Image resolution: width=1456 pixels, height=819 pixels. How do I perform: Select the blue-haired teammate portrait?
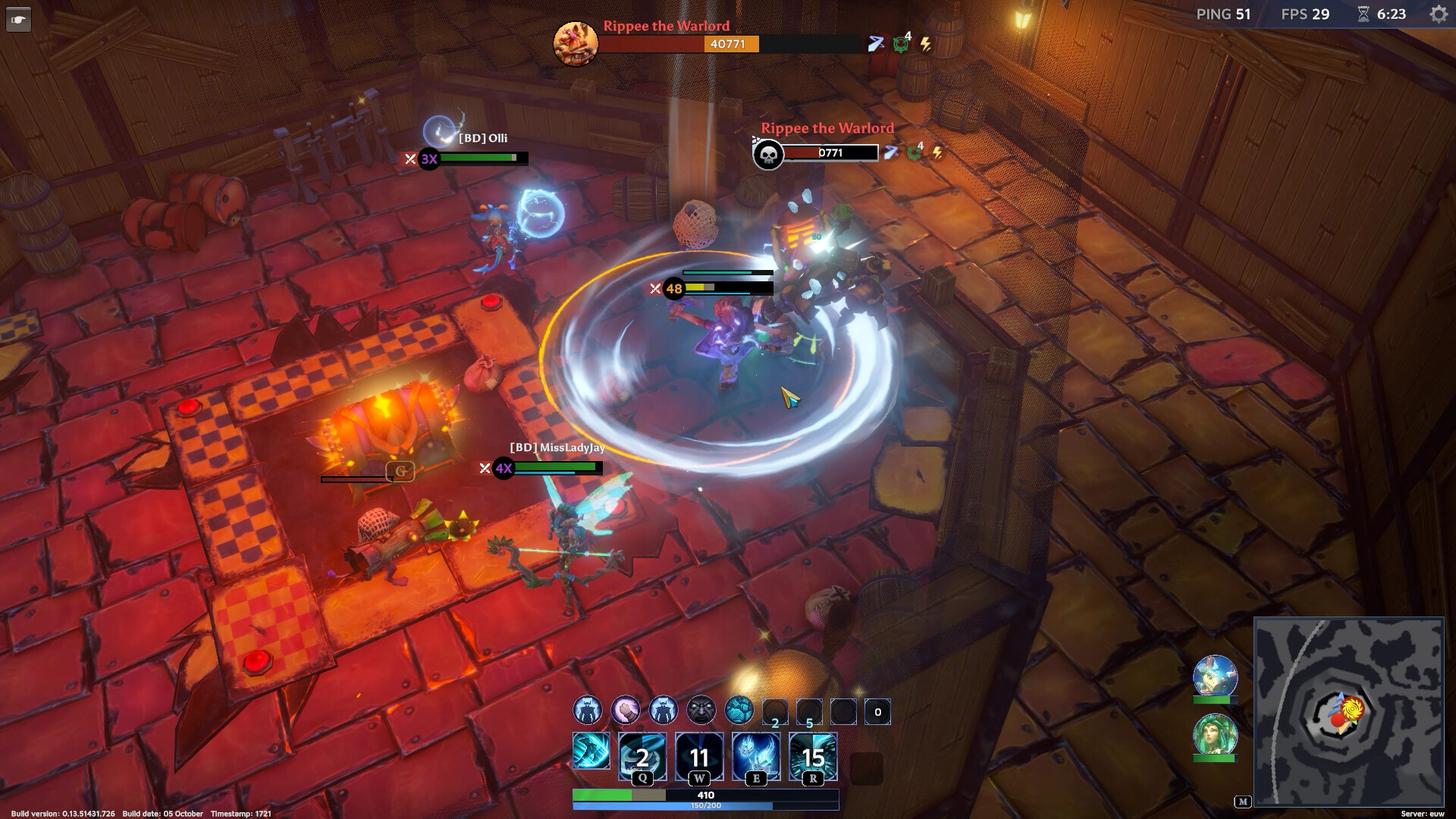(1215, 676)
